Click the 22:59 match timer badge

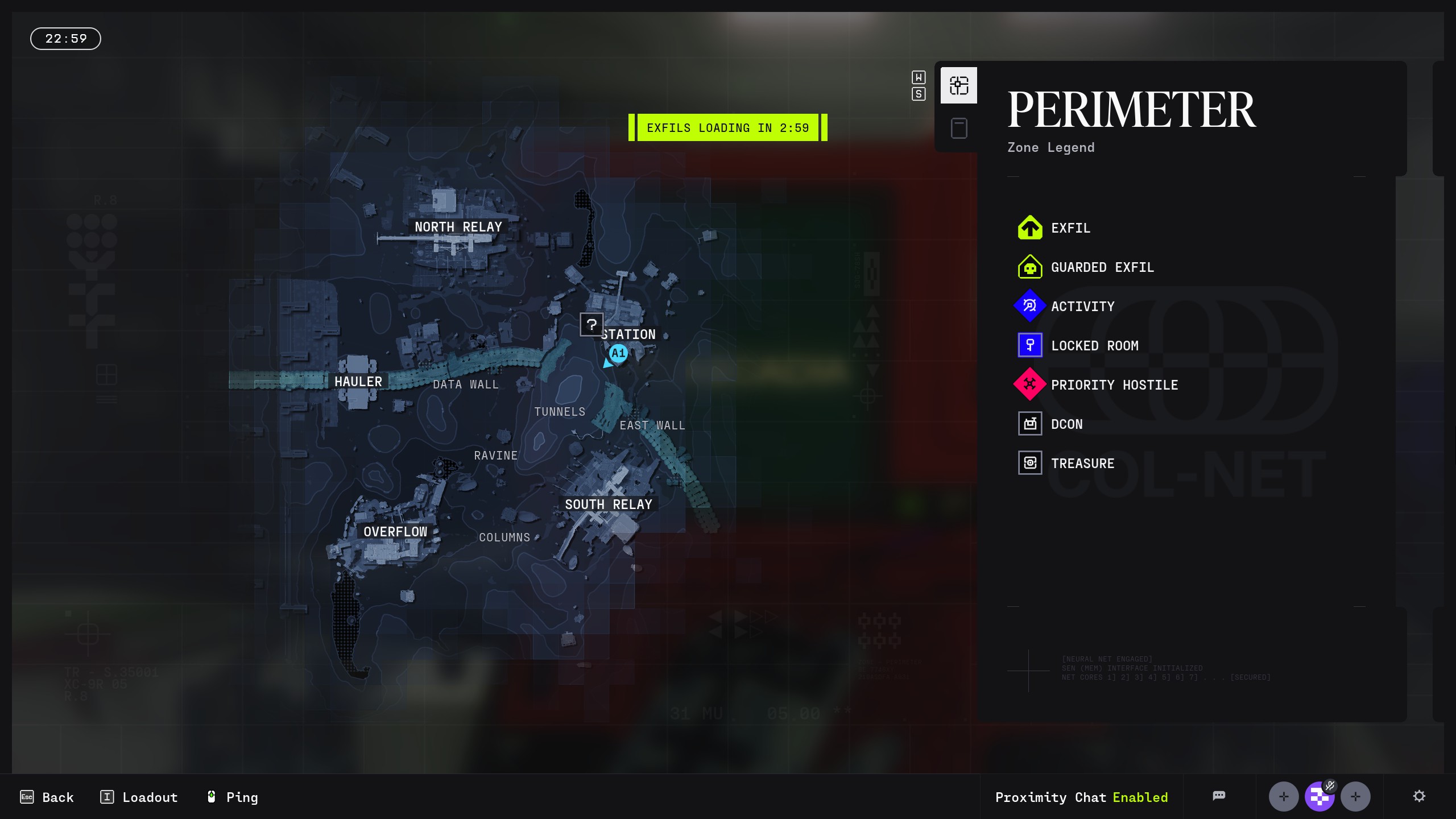pyautogui.click(x=65, y=38)
